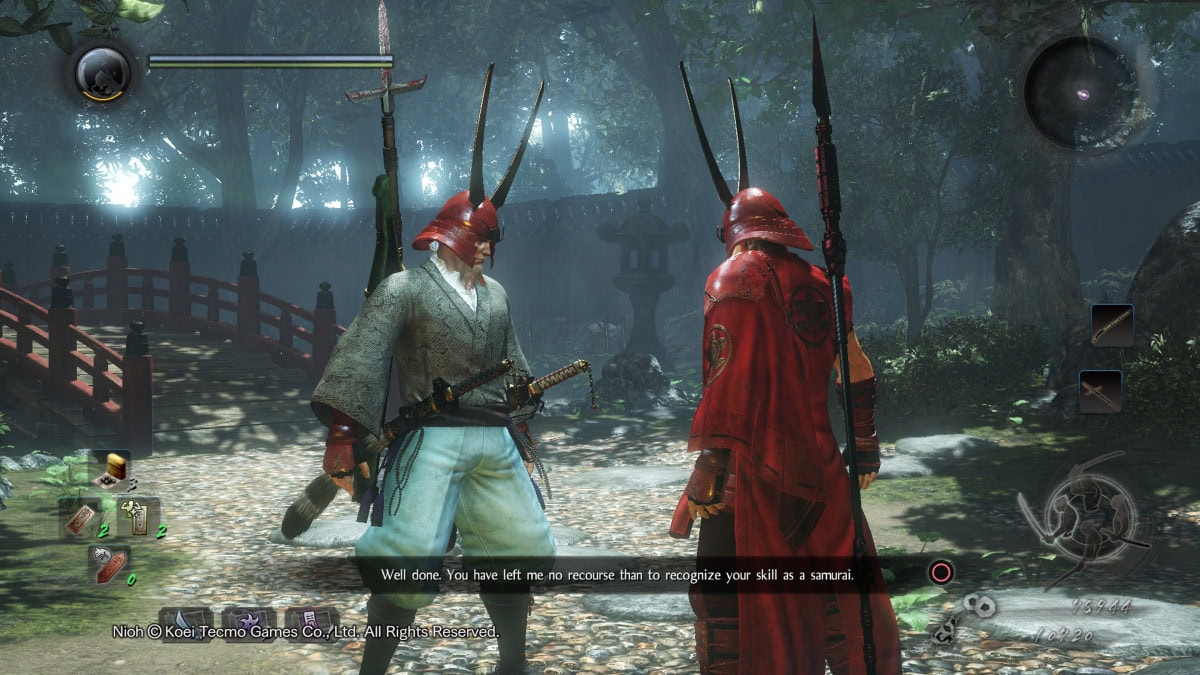Select the blade skill shortcut icon
This screenshot has height=675, width=1200.
(186, 622)
